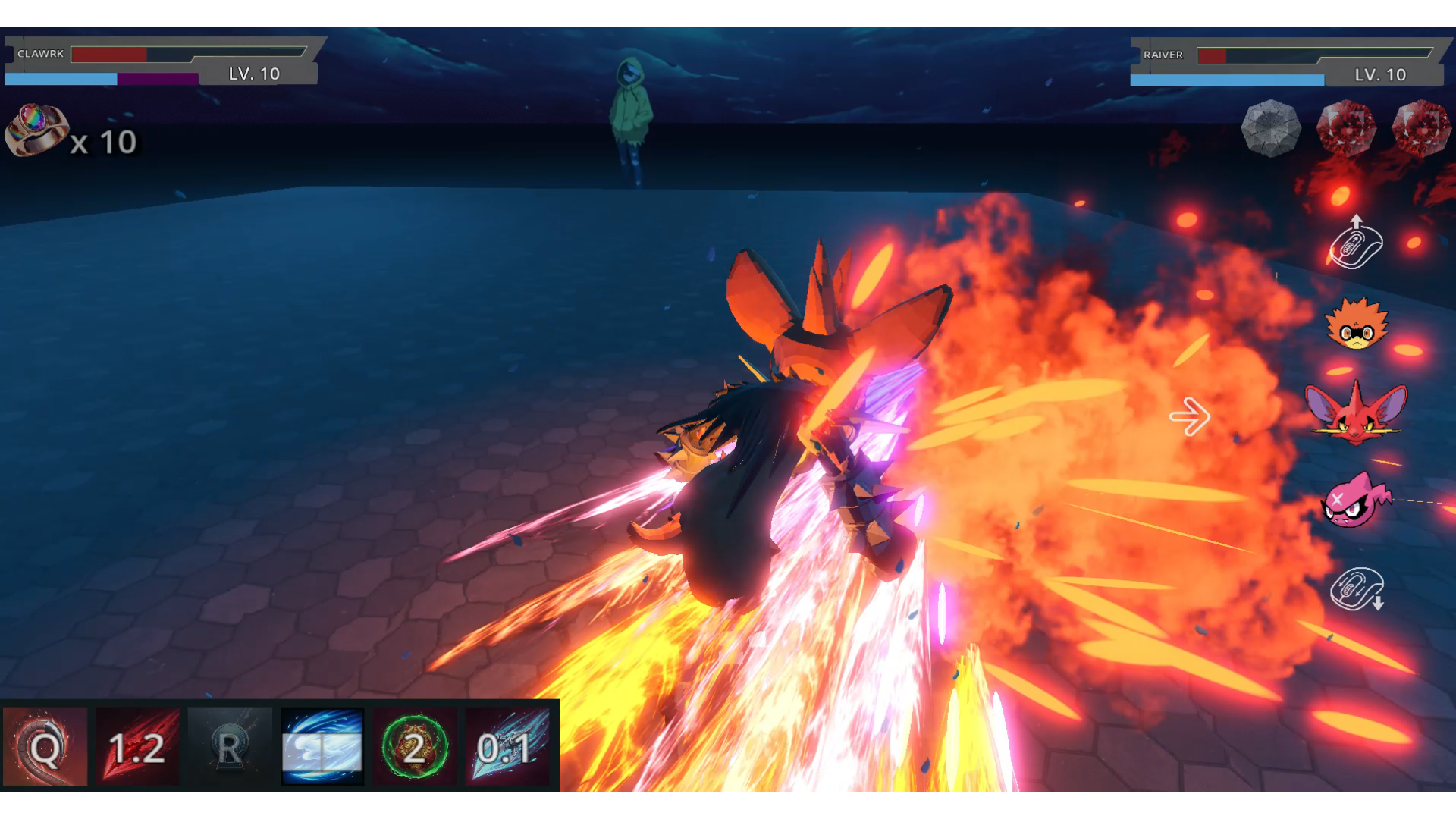The image size is (1456, 819).
Task: Click the mouse scroll-up switch icon
Action: (1357, 243)
